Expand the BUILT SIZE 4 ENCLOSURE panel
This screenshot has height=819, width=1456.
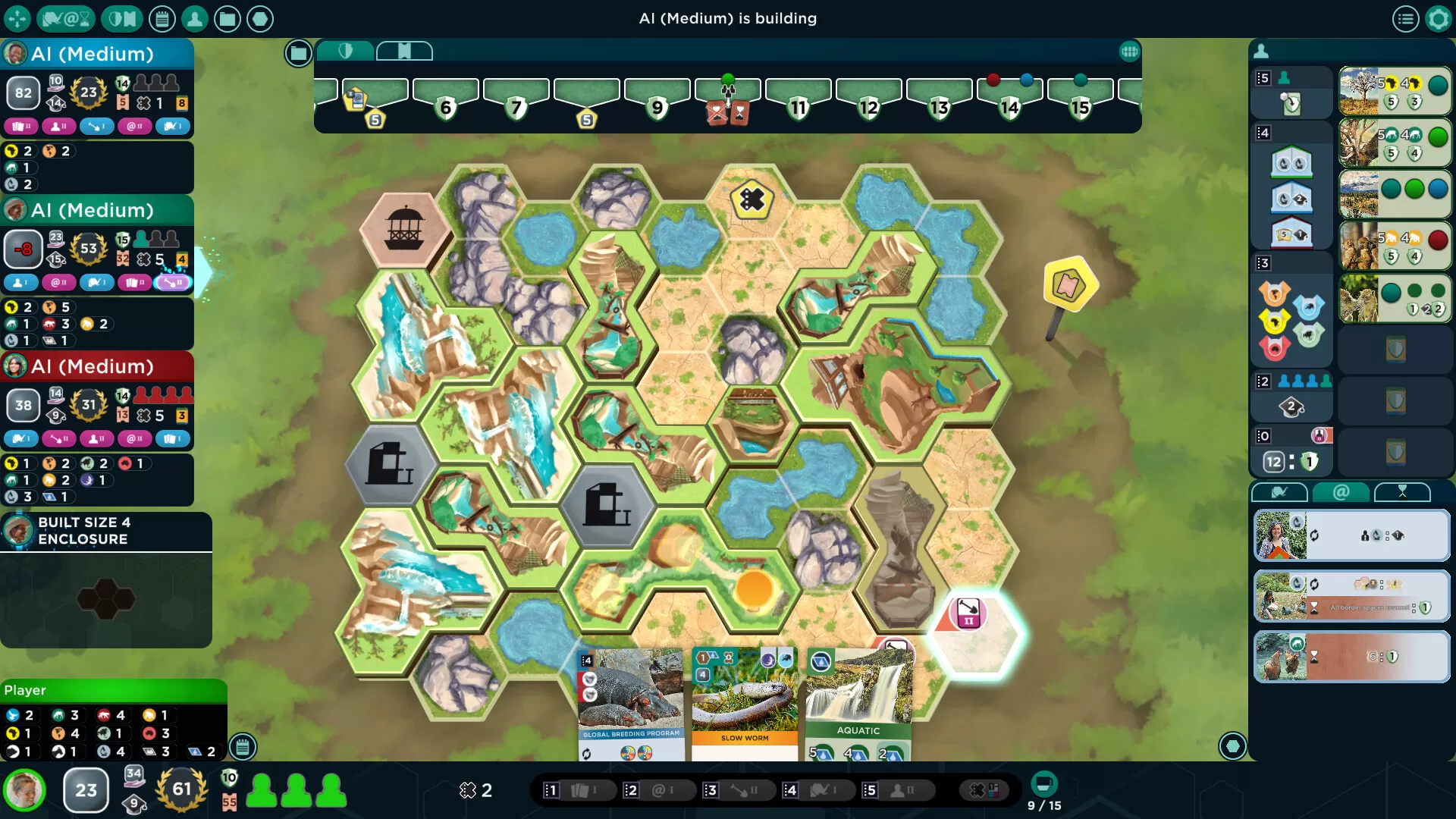pyautogui.click(x=106, y=531)
